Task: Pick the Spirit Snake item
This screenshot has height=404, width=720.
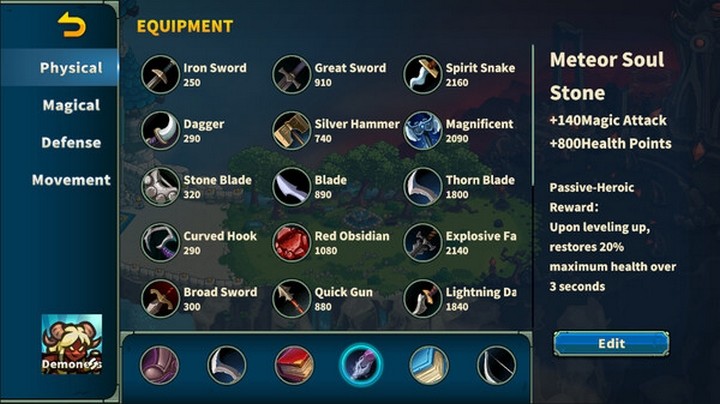Action: click(423, 74)
